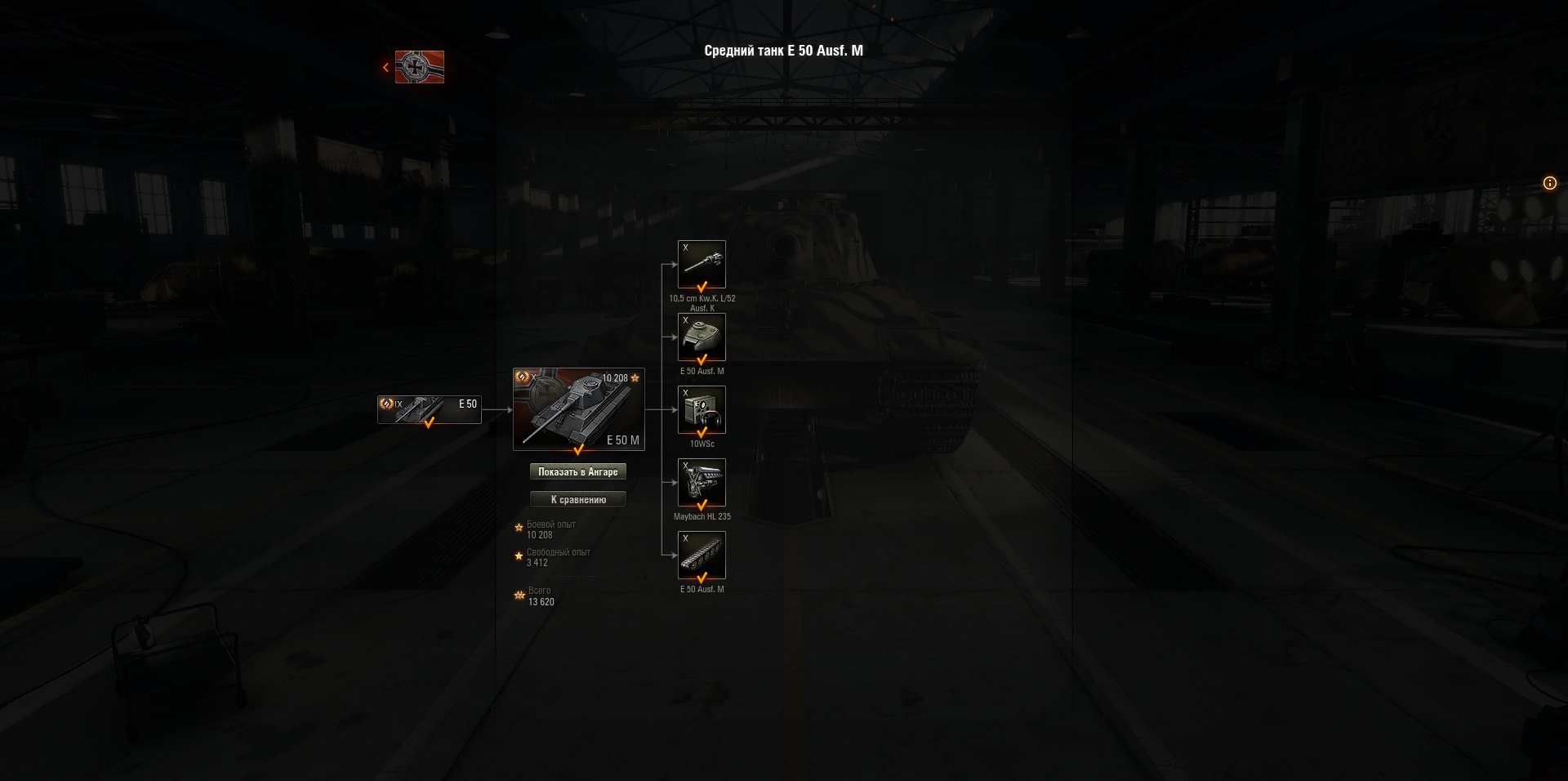Open the E 50 Ausf. M turret module
Viewport: 1568px width, 781px height.
(x=702, y=336)
